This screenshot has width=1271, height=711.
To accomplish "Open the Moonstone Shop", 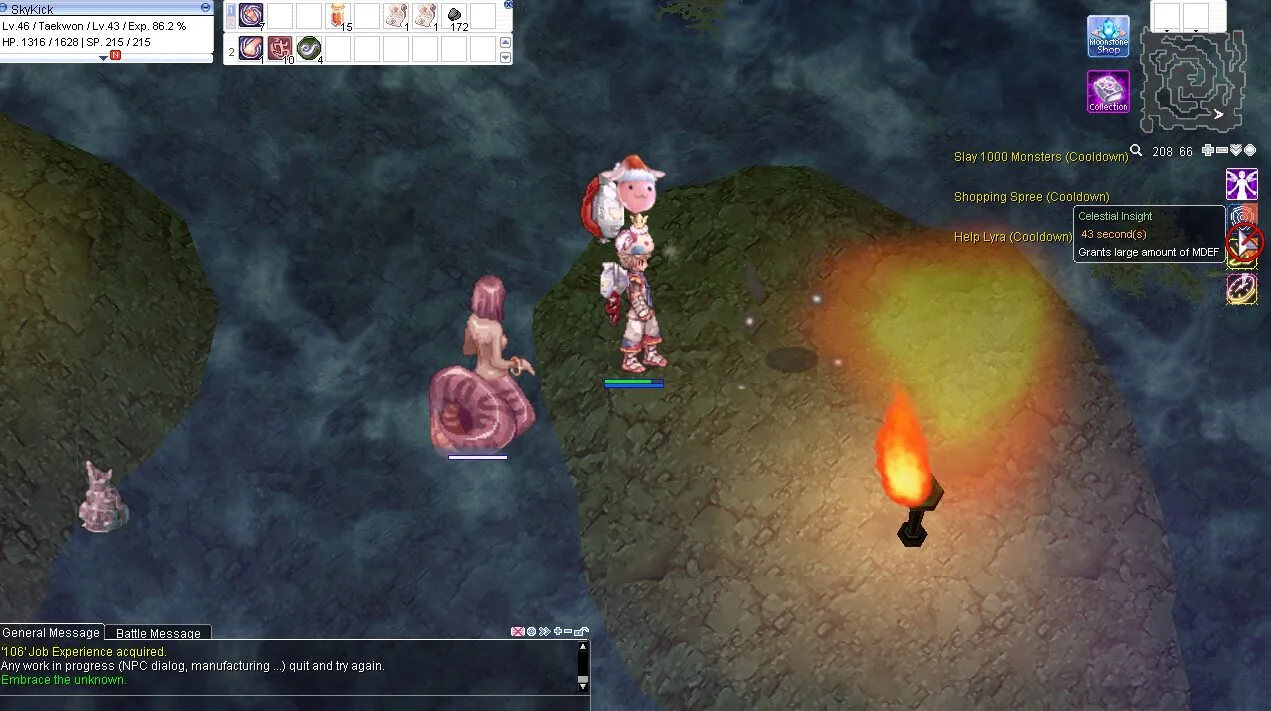I will tap(1108, 36).
